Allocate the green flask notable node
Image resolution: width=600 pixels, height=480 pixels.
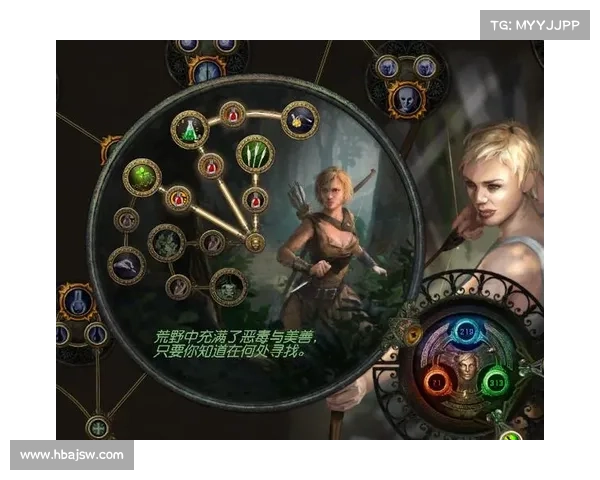click(188, 127)
